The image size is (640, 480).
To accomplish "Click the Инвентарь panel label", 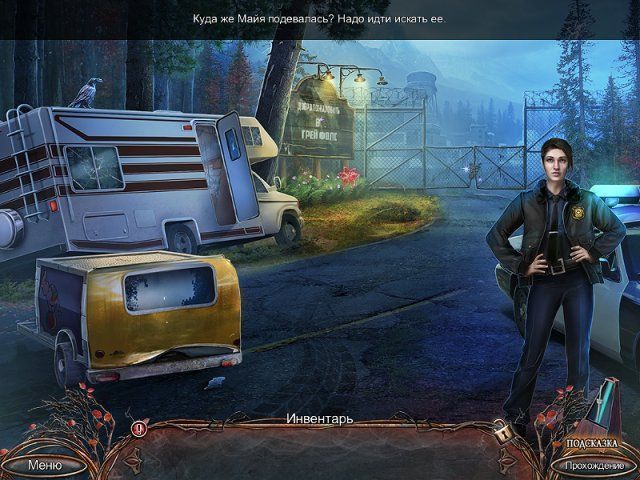I will (x=319, y=417).
